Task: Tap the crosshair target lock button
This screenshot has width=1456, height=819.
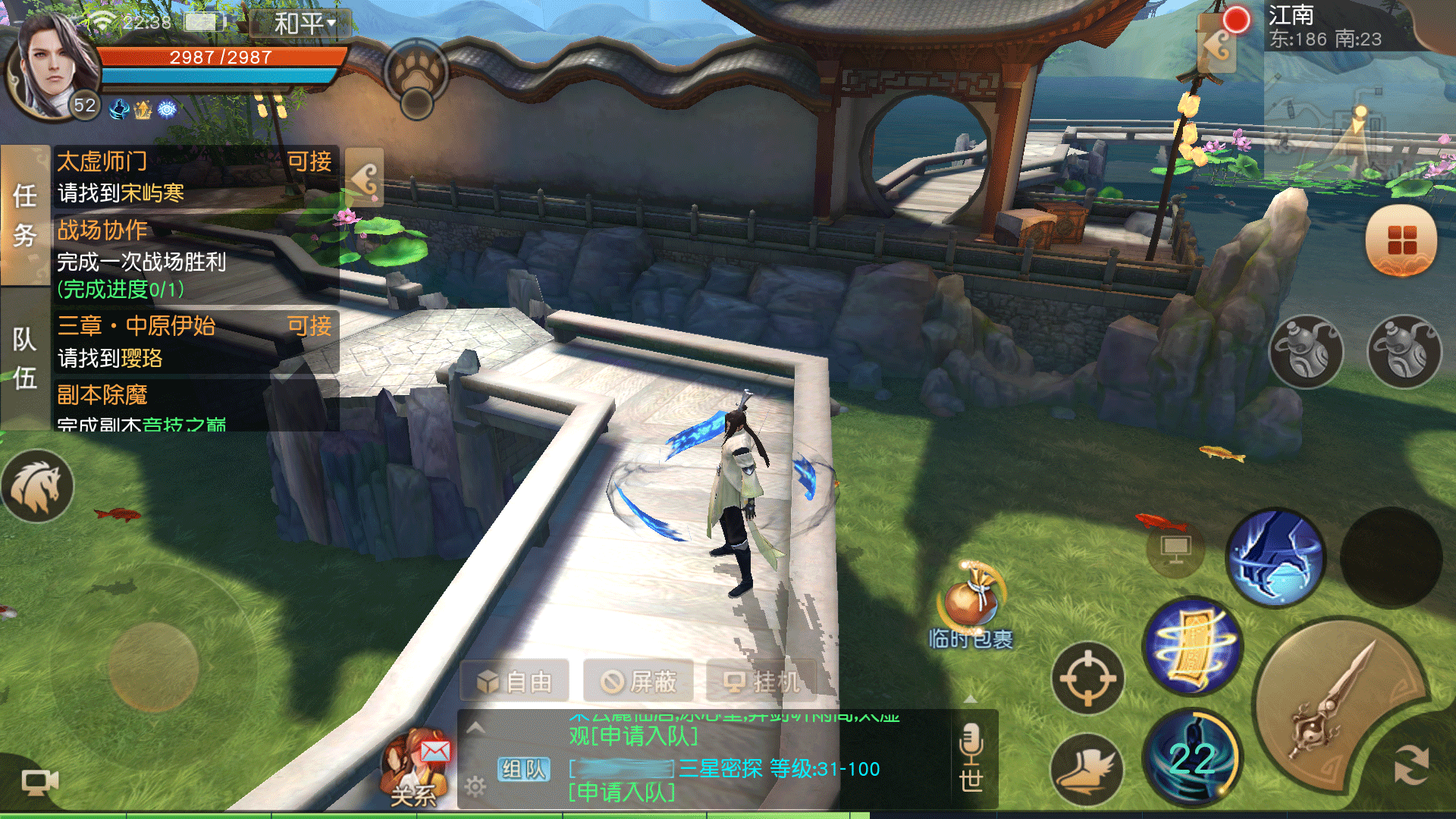Action: [x=1087, y=678]
